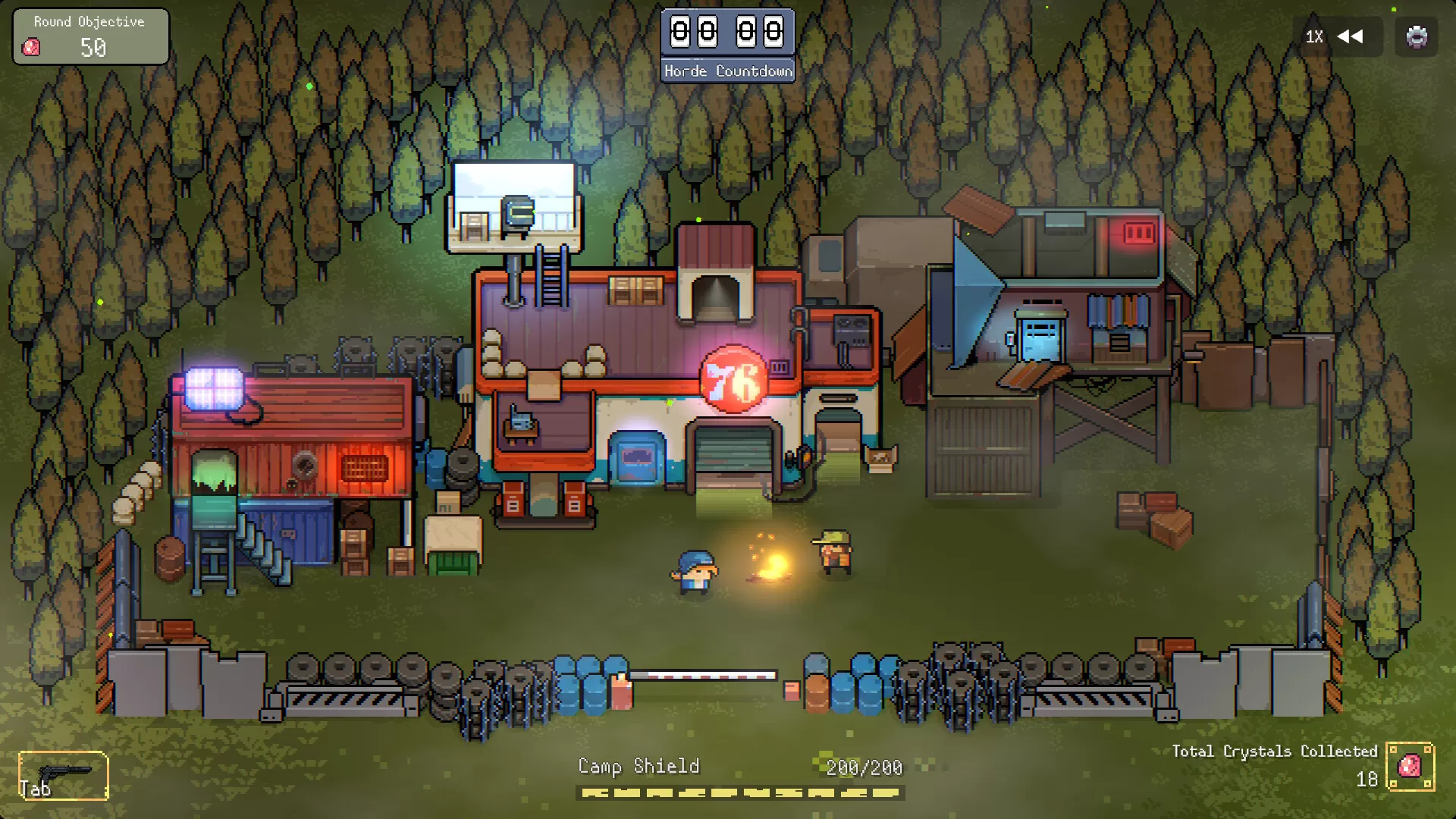Select the rifle weapon slot
Screen dimensions: 1456x819
pos(63,775)
